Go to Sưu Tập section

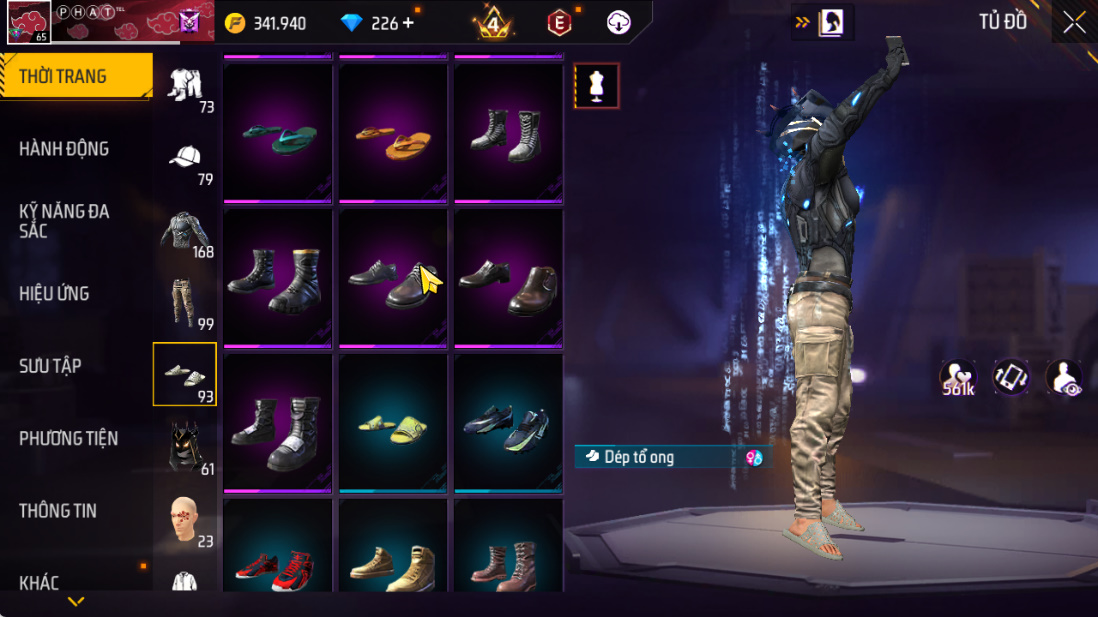point(50,366)
